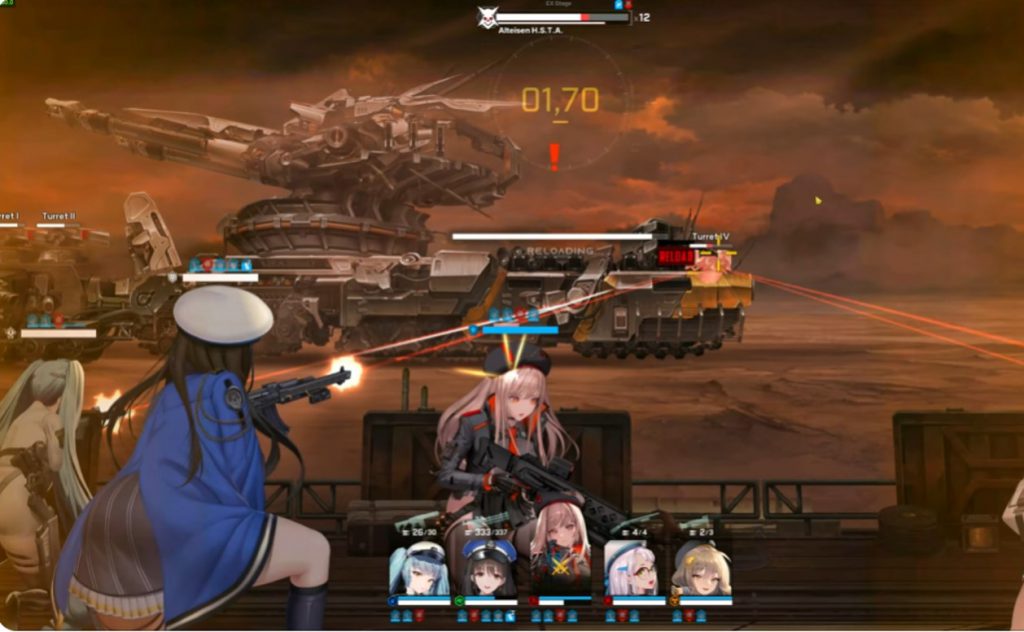Select the blue twin-tailed girl's portrait
This screenshot has height=632, width=1024.
(419, 567)
